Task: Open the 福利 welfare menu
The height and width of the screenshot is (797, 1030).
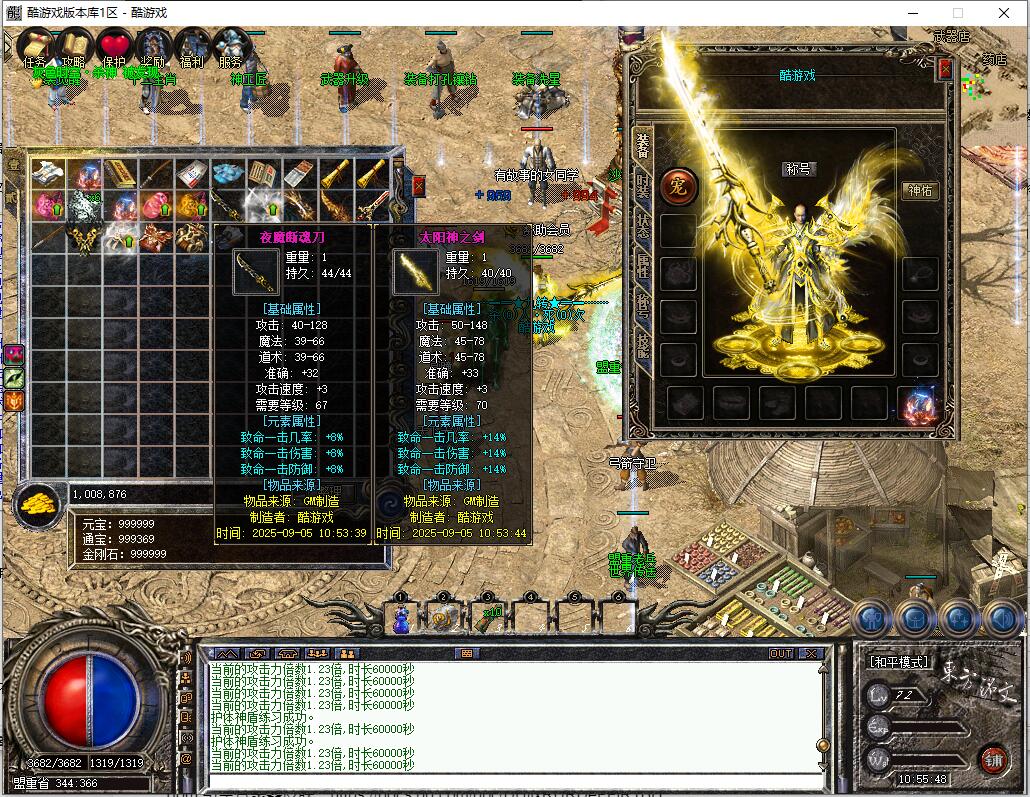Action: (192, 47)
